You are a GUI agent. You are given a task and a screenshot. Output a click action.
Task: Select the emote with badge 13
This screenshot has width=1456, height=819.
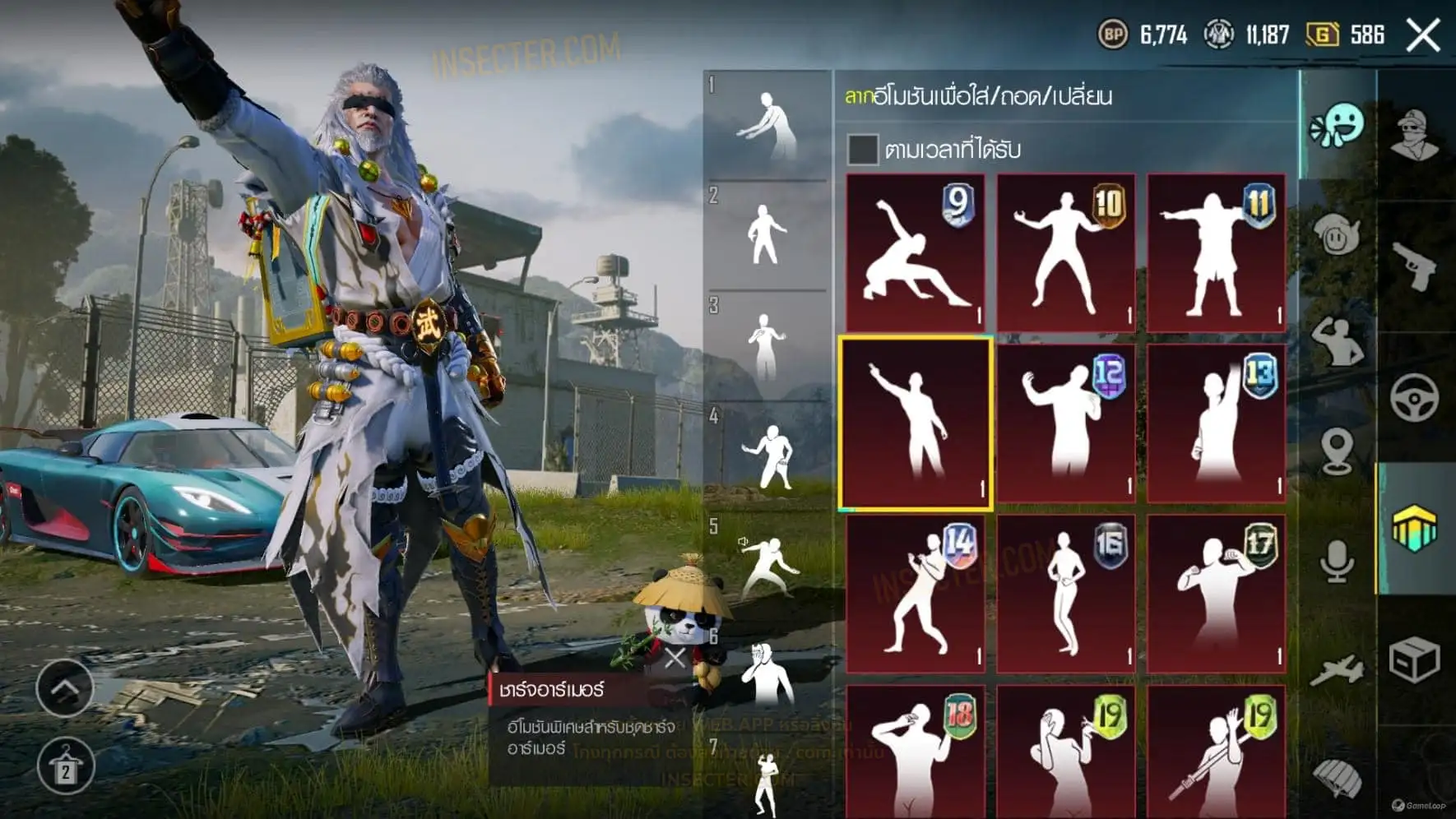(1216, 423)
